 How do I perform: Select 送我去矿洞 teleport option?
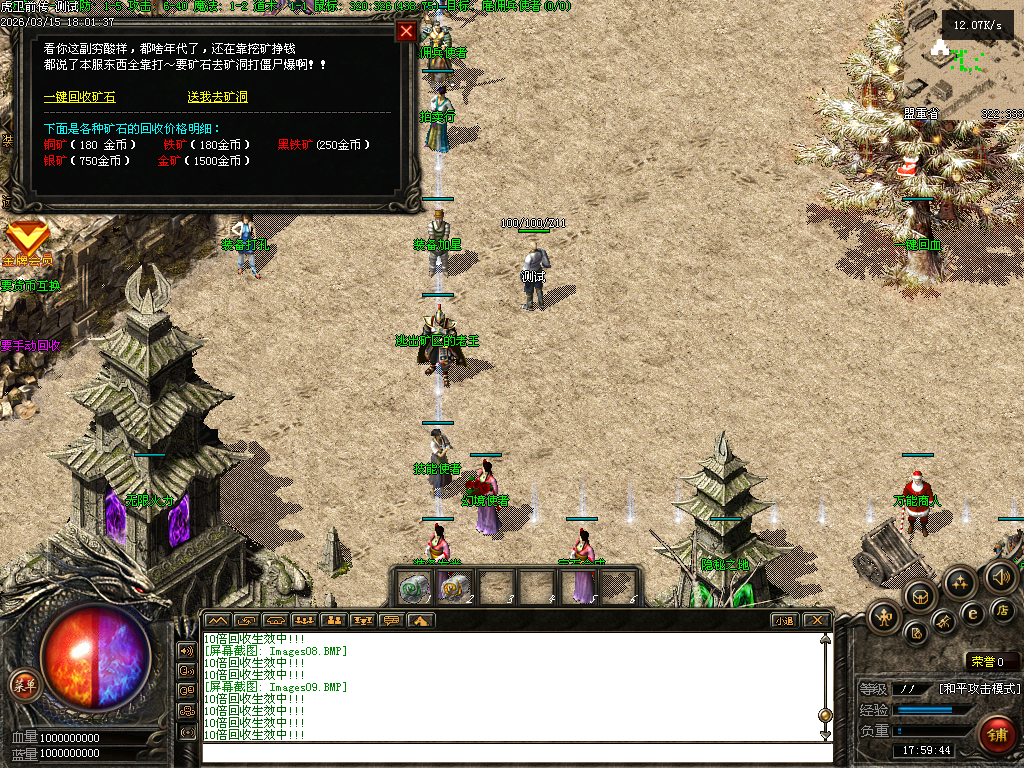click(217, 97)
